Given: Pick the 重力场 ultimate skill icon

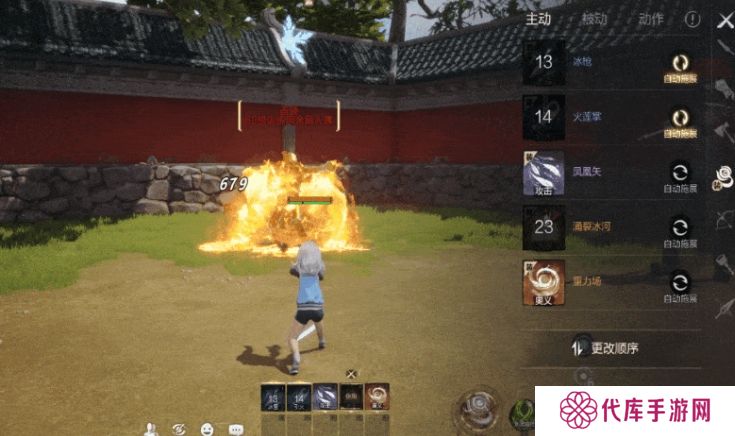Looking at the screenshot, I should click(544, 283).
